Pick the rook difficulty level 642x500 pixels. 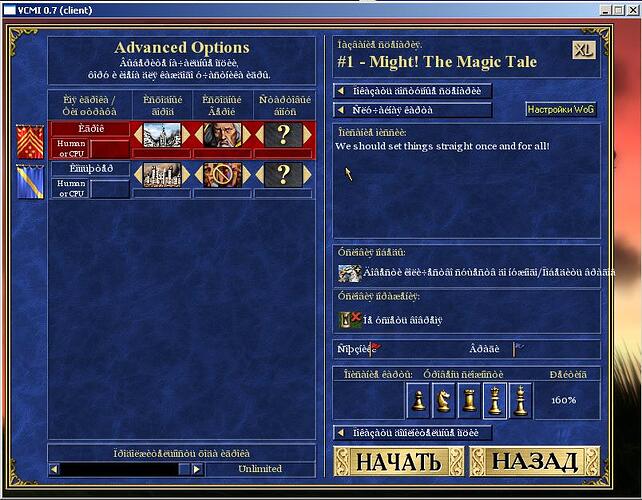pyautogui.click(x=468, y=400)
